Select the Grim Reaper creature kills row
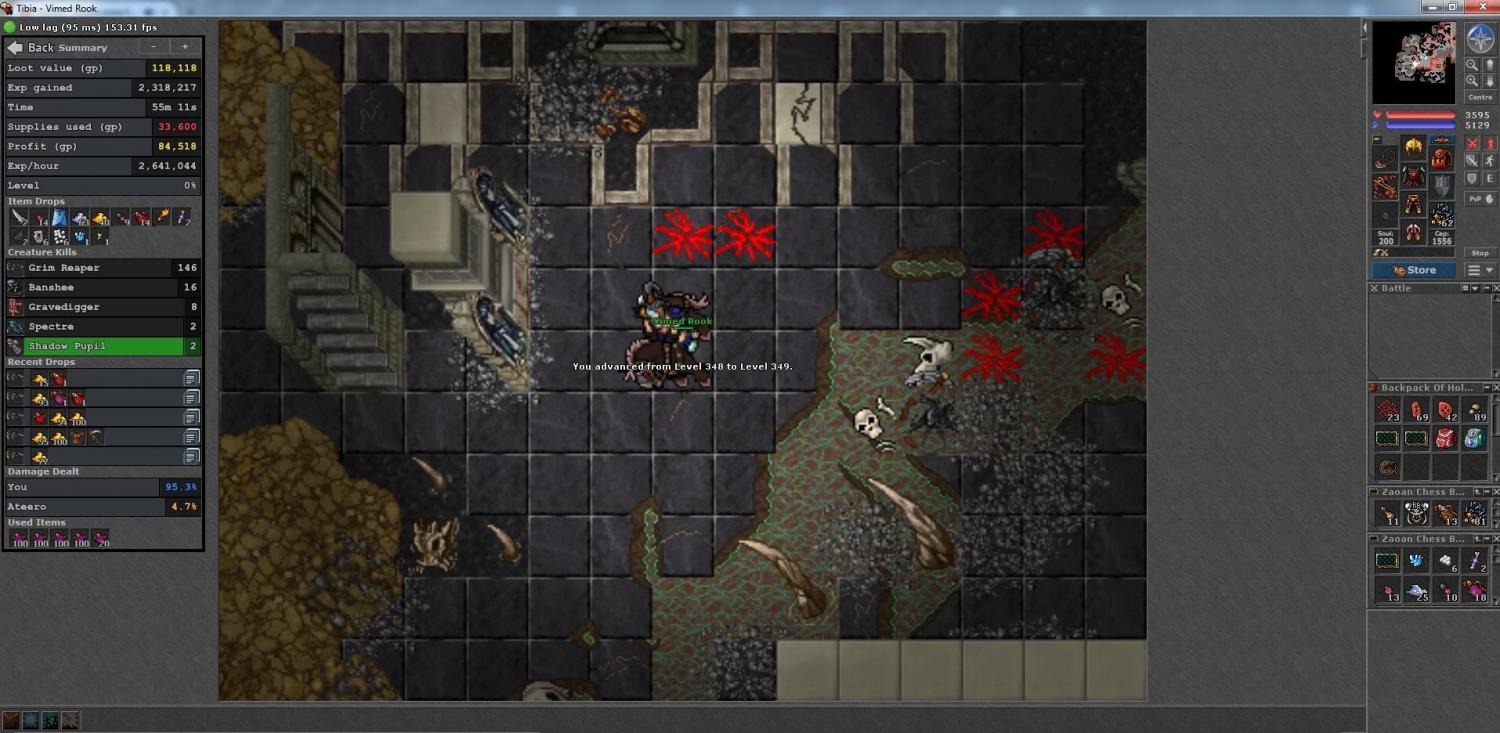1500x733 pixels. tap(102, 268)
